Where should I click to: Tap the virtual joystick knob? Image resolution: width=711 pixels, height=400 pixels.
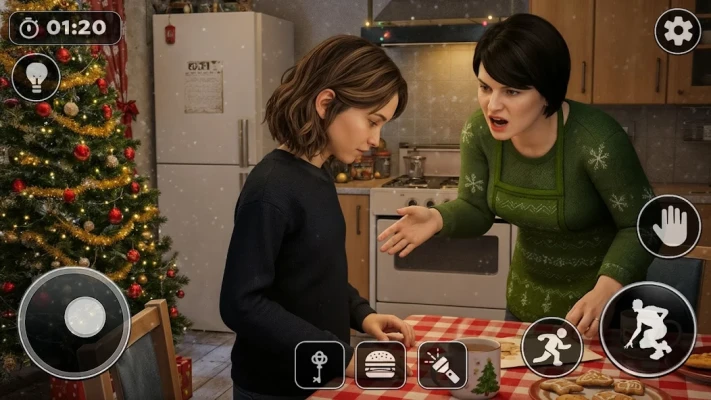click(84, 318)
